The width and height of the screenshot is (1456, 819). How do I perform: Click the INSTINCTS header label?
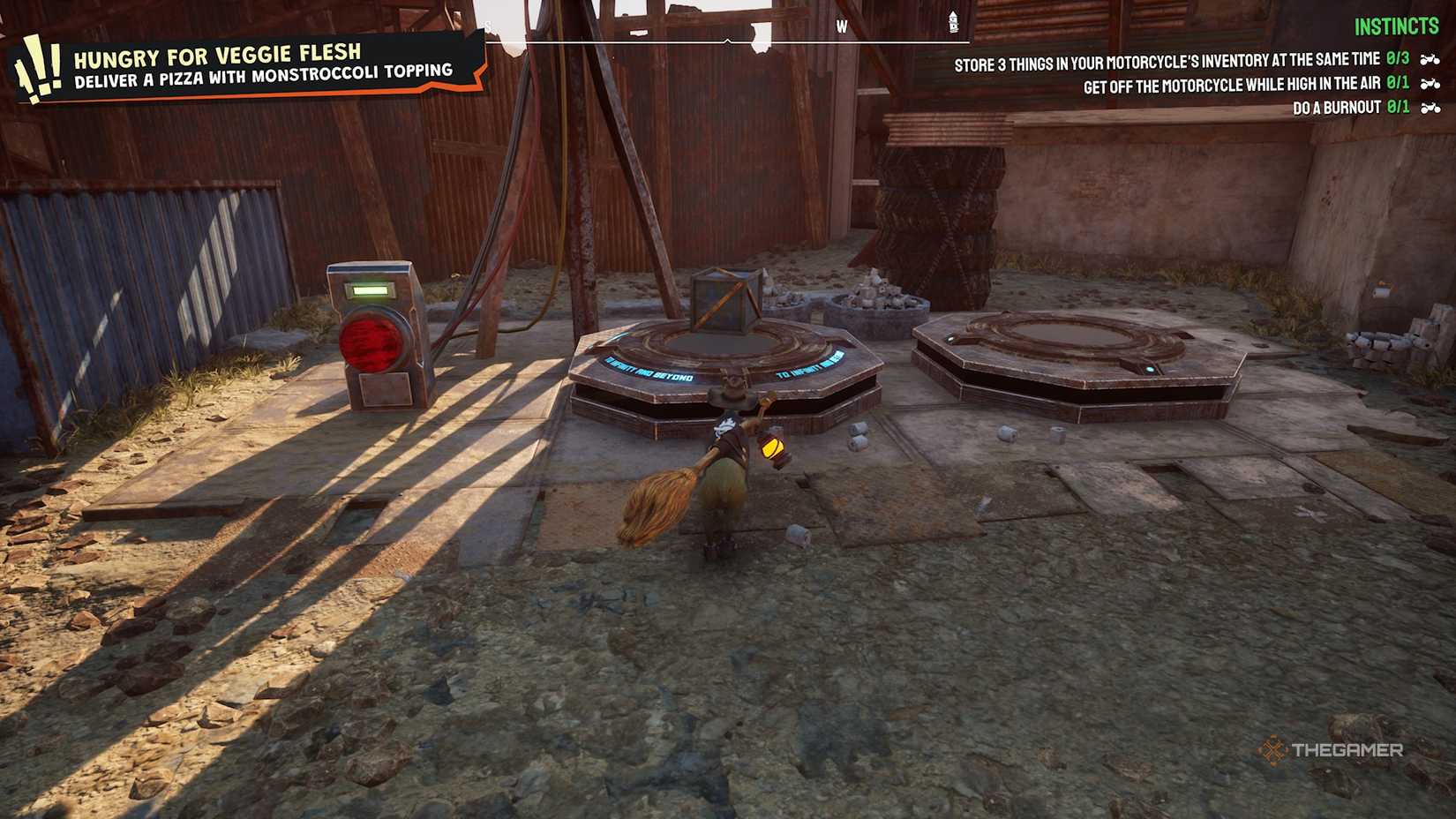coord(1395,27)
